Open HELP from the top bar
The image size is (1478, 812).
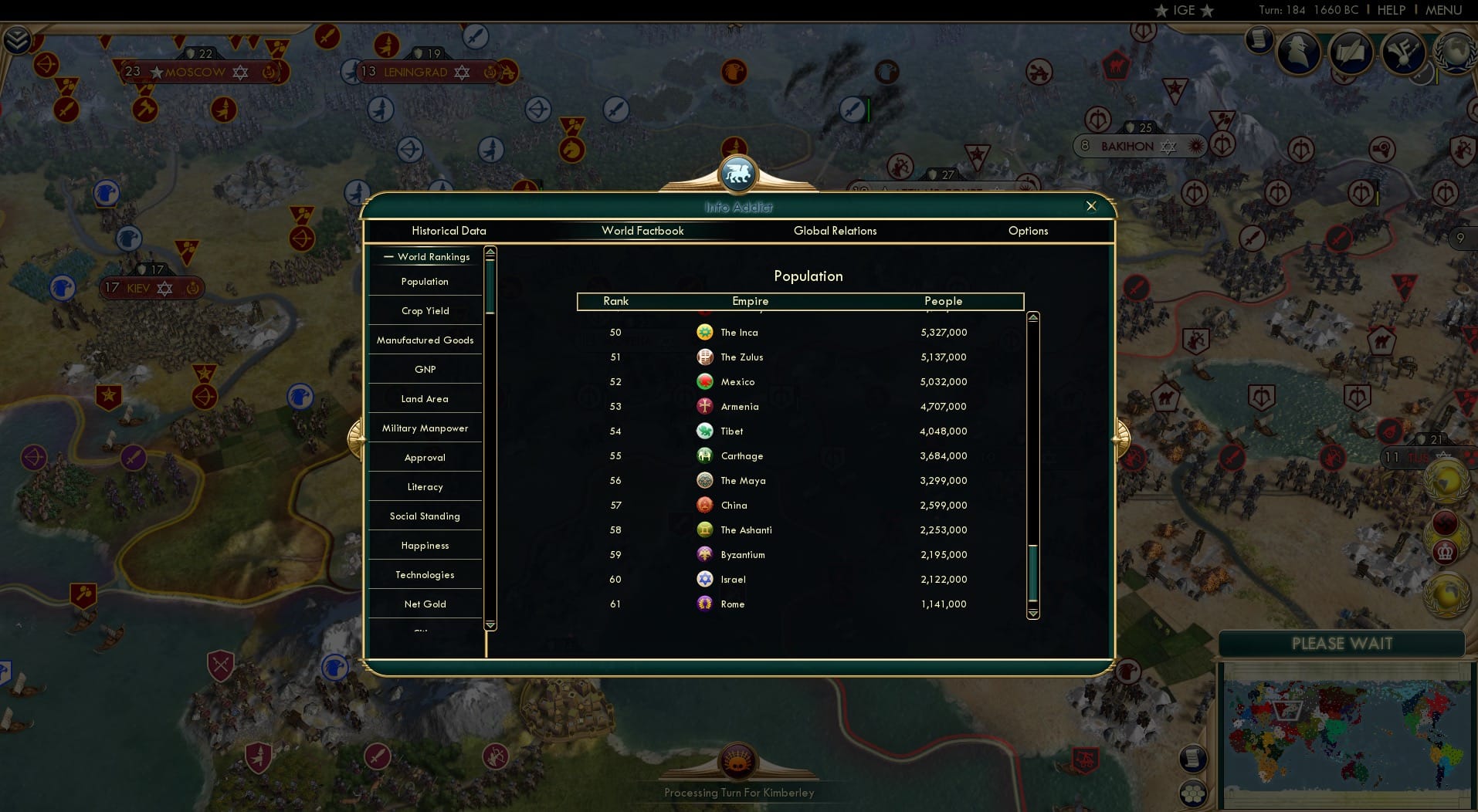[1390, 10]
